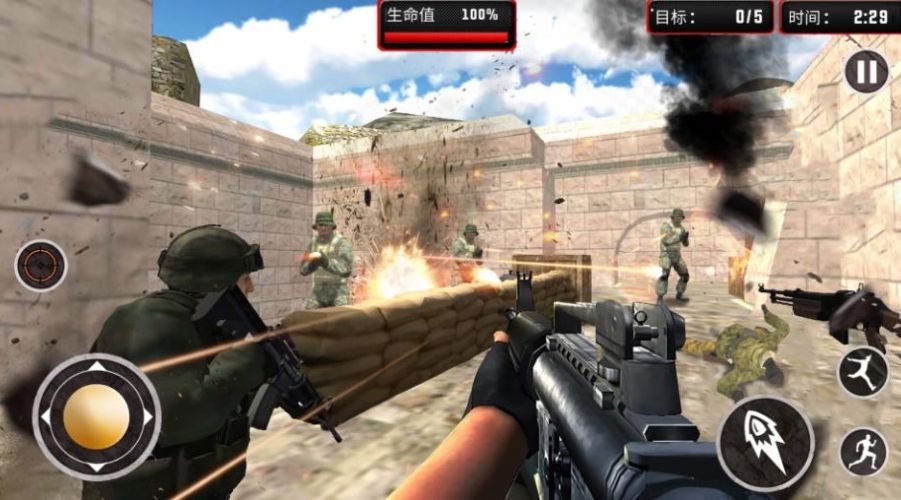
Task: Click the virtual movement joystick
Action: tap(96, 416)
